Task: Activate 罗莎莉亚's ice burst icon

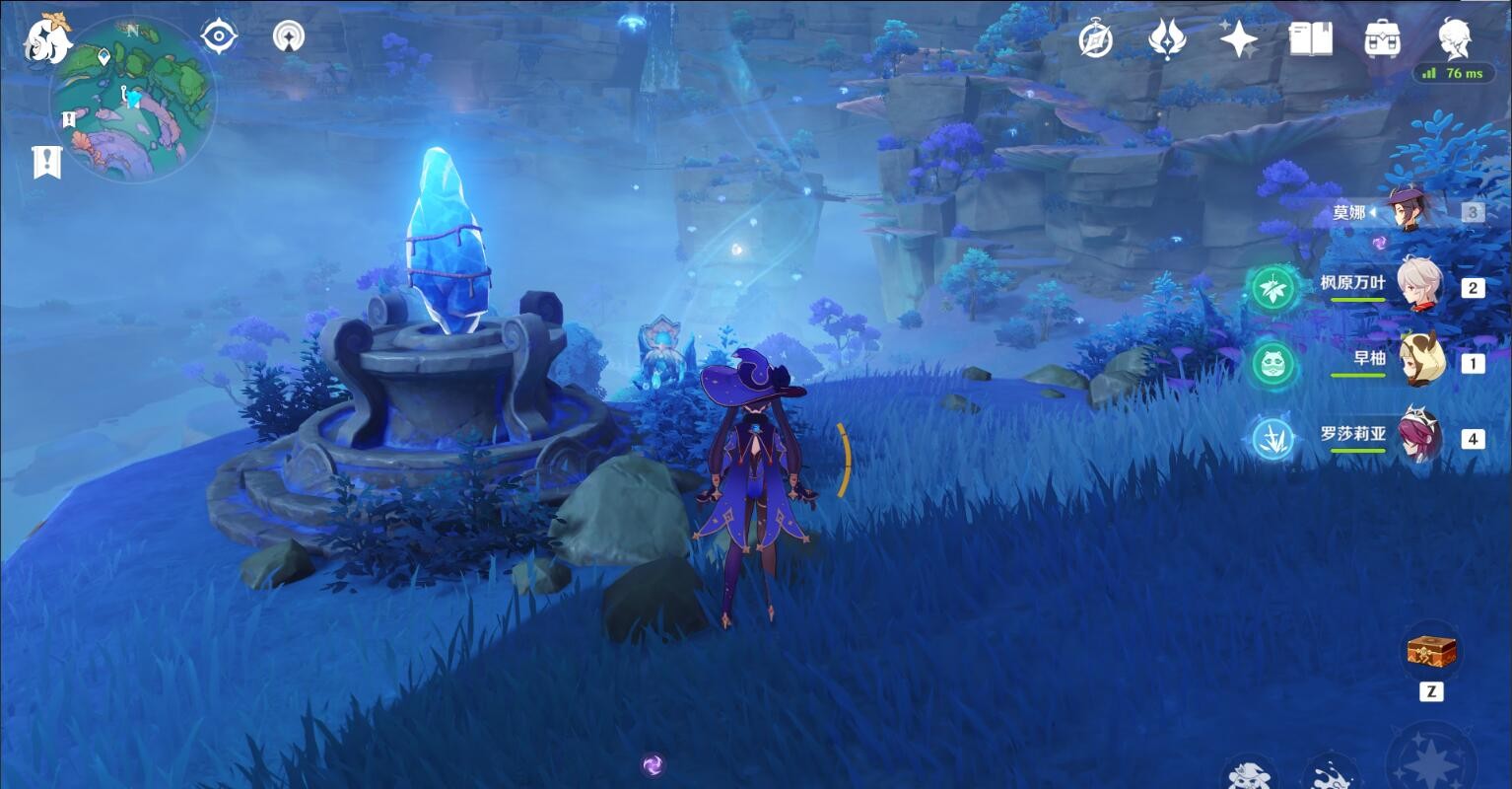Action: coord(1271,439)
